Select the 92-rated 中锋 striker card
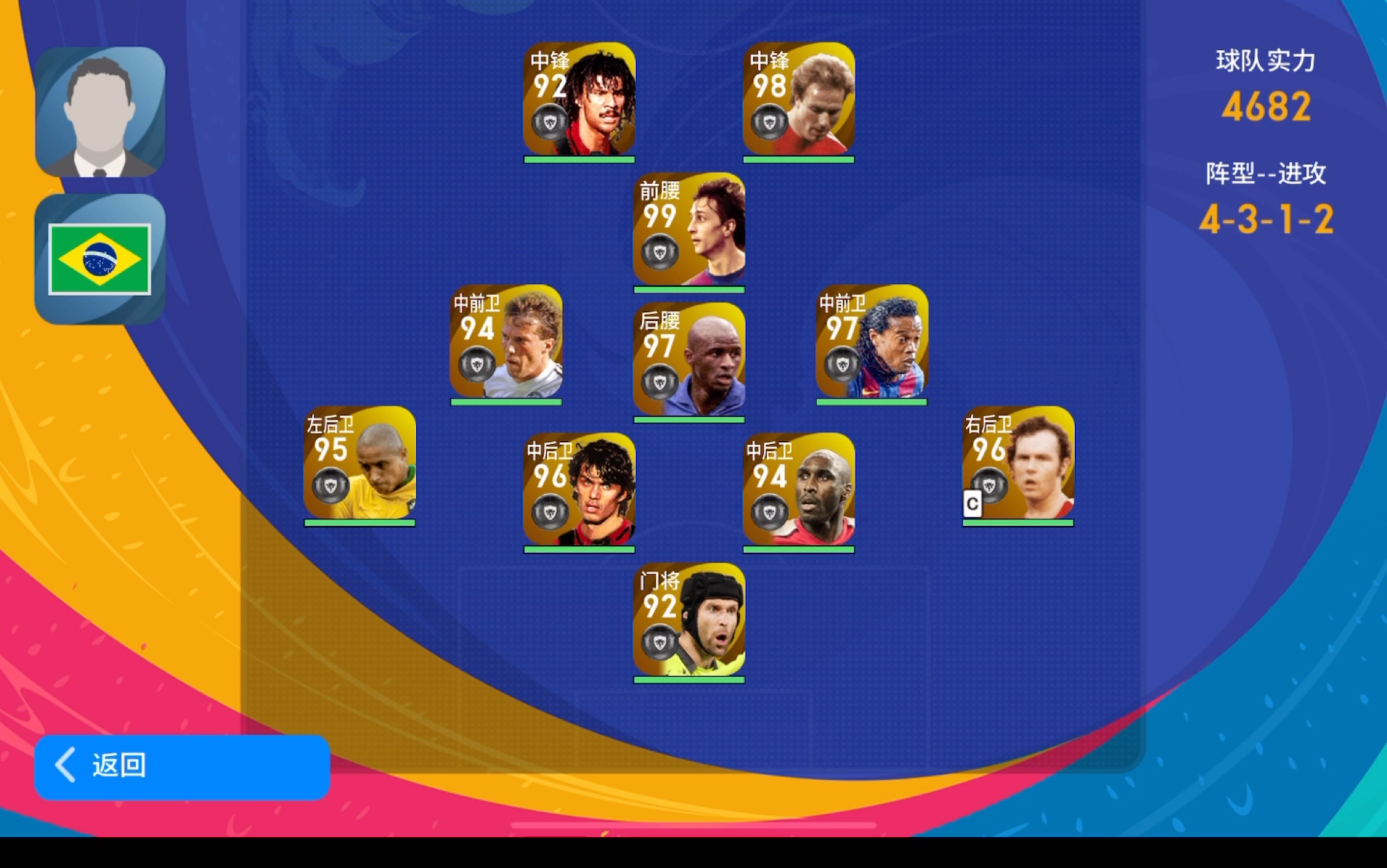Viewport: 1387px width, 868px height. tap(579, 99)
